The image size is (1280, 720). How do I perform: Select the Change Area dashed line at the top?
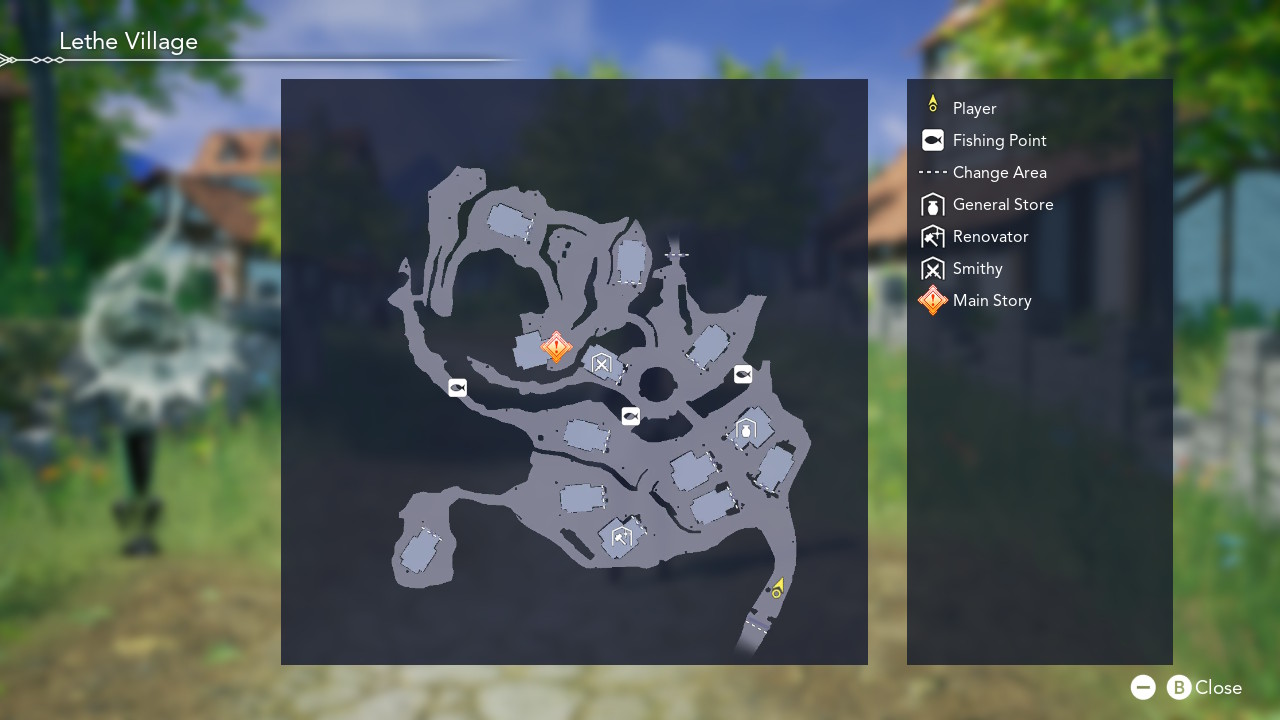coord(676,254)
